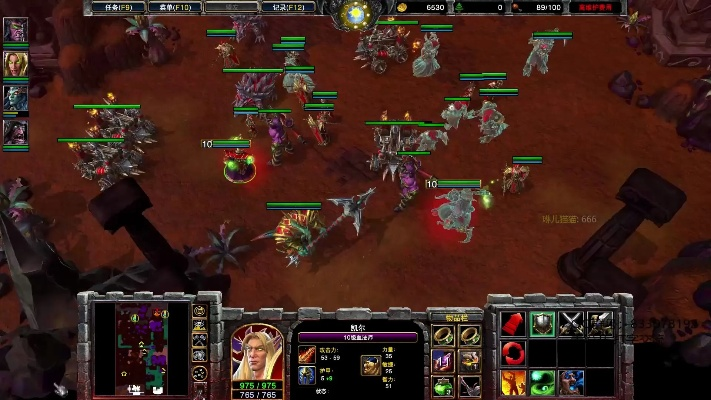Select the dark hooded hero icon

tap(15, 131)
